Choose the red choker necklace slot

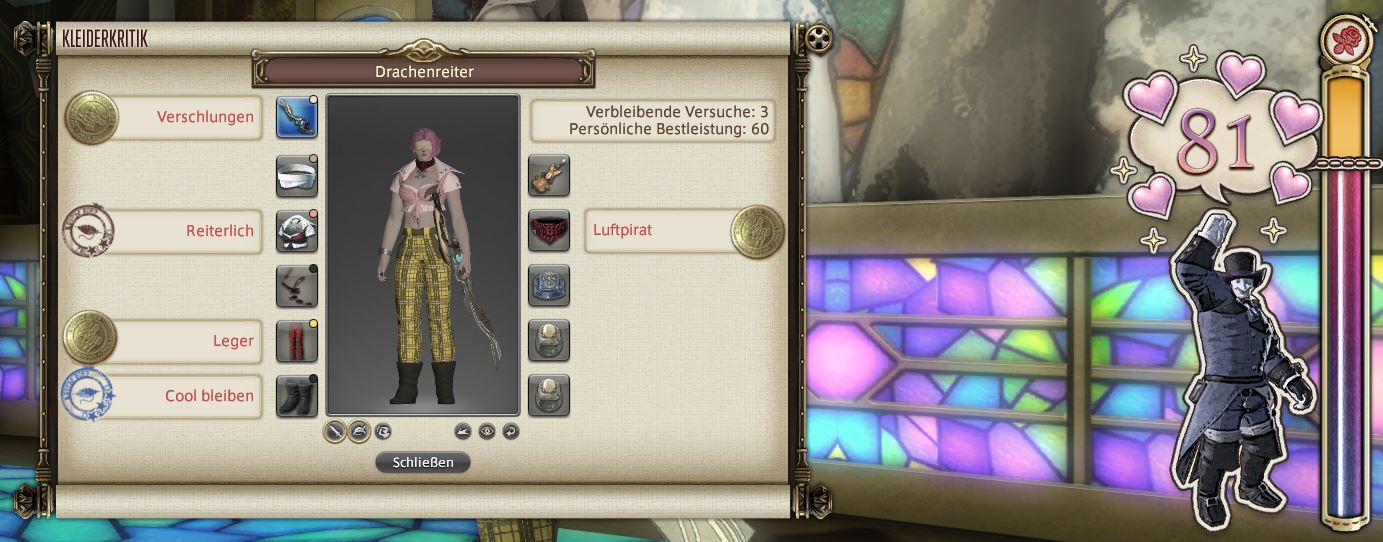tap(549, 230)
